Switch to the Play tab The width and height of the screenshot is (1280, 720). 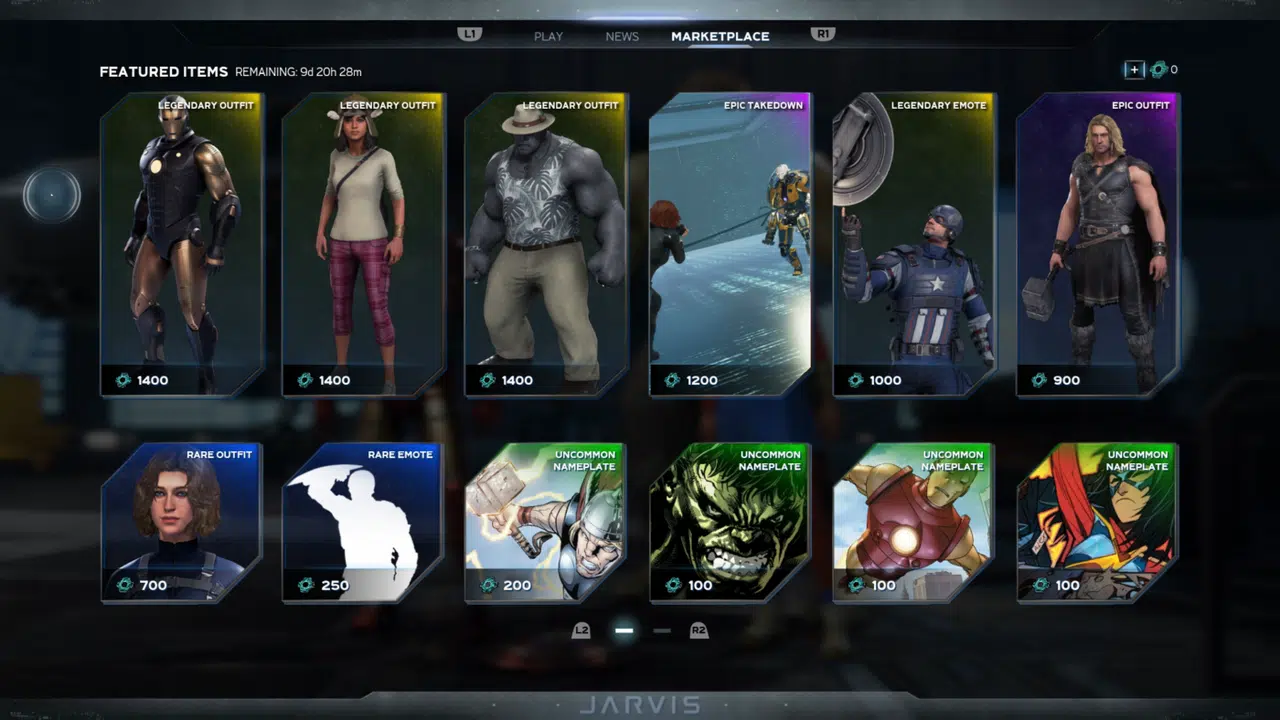point(548,36)
